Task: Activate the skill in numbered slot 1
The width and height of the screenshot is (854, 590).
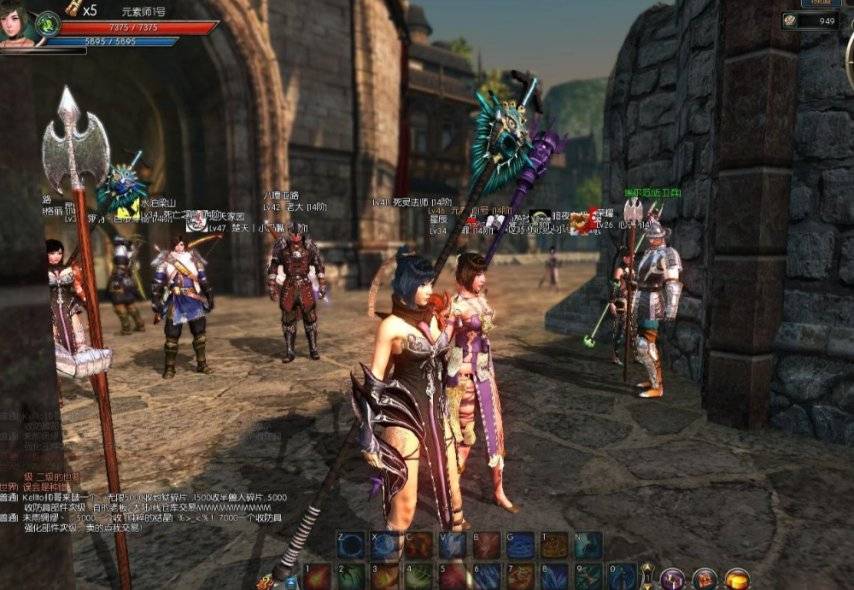Action: point(317,577)
